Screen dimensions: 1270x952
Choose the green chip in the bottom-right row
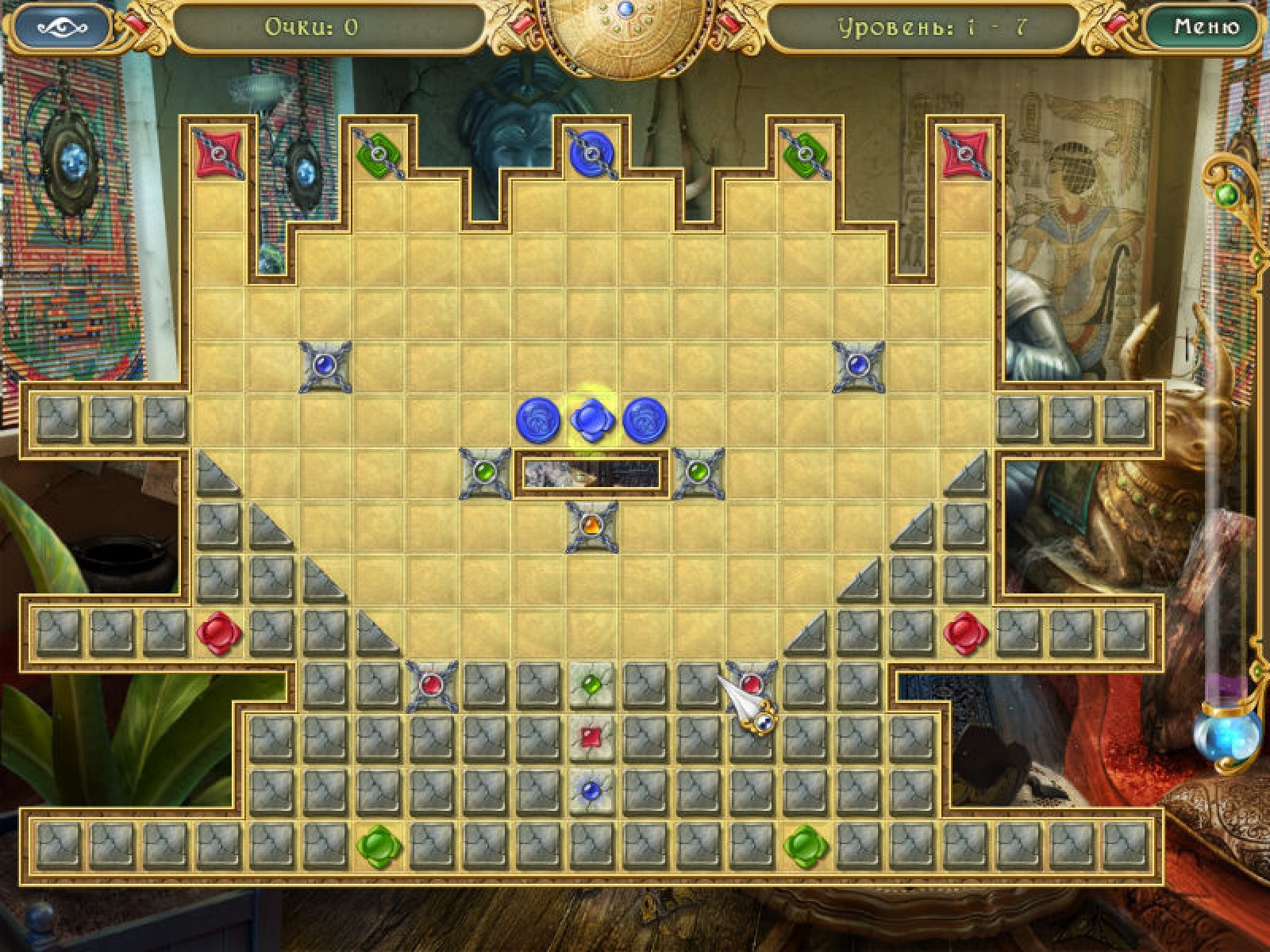806,846
